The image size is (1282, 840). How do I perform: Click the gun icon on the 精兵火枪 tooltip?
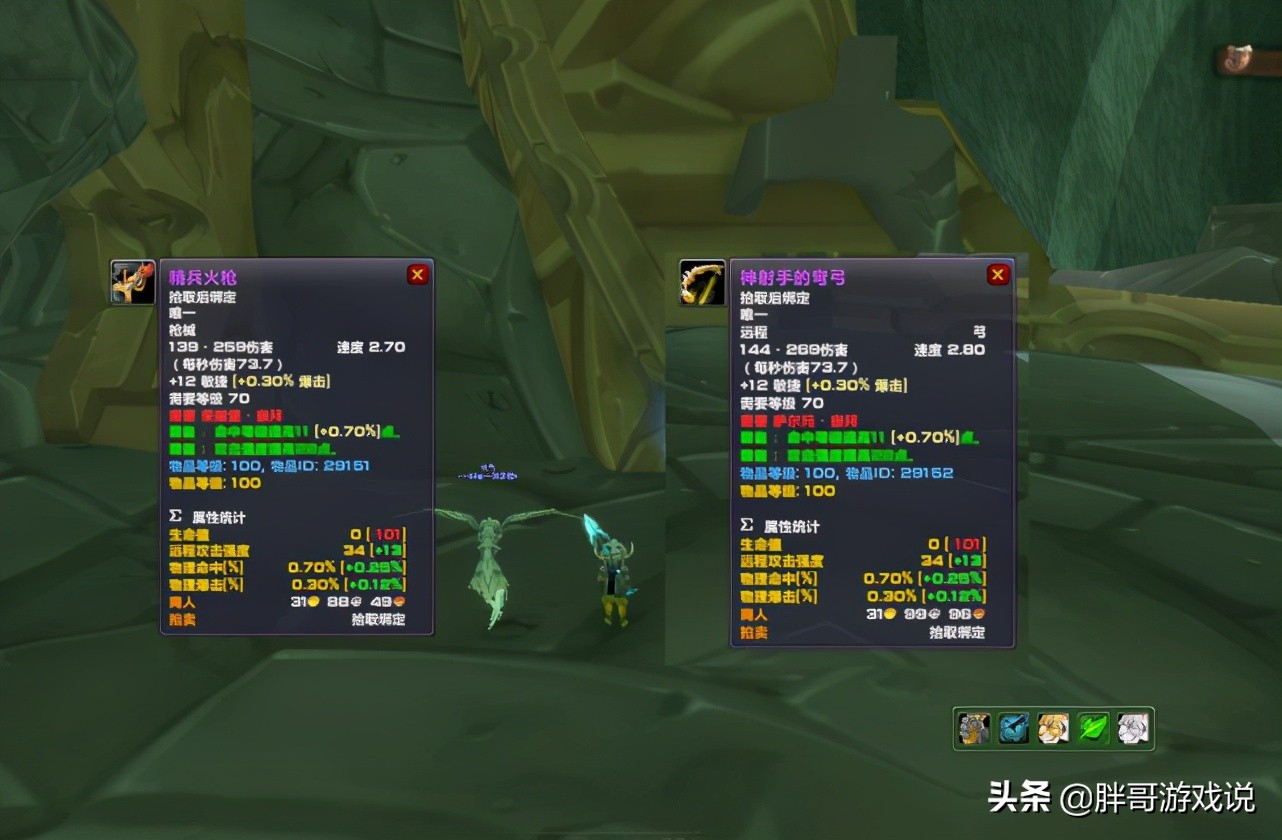coord(132,281)
